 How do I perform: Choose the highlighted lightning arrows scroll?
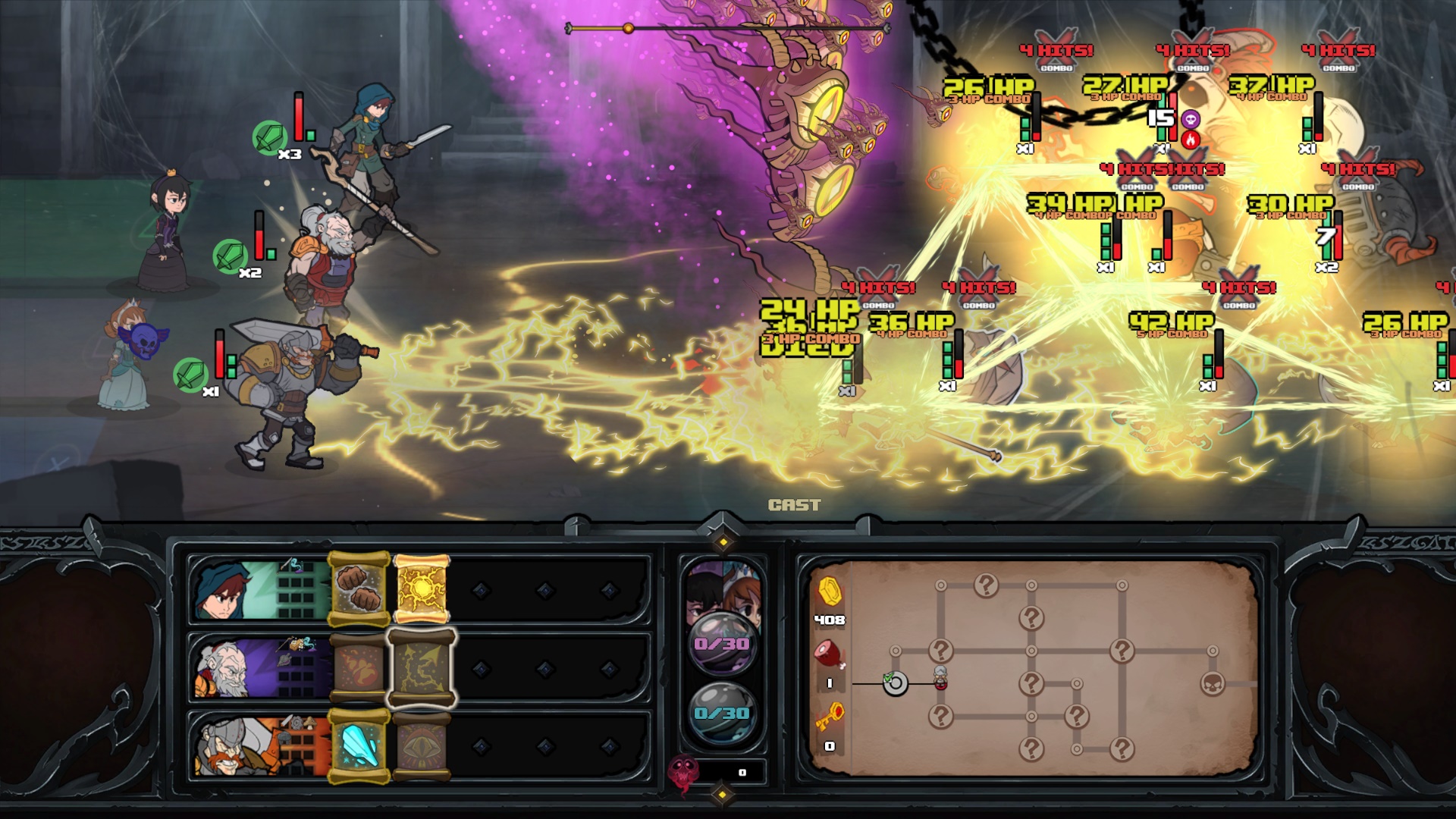coord(422,667)
